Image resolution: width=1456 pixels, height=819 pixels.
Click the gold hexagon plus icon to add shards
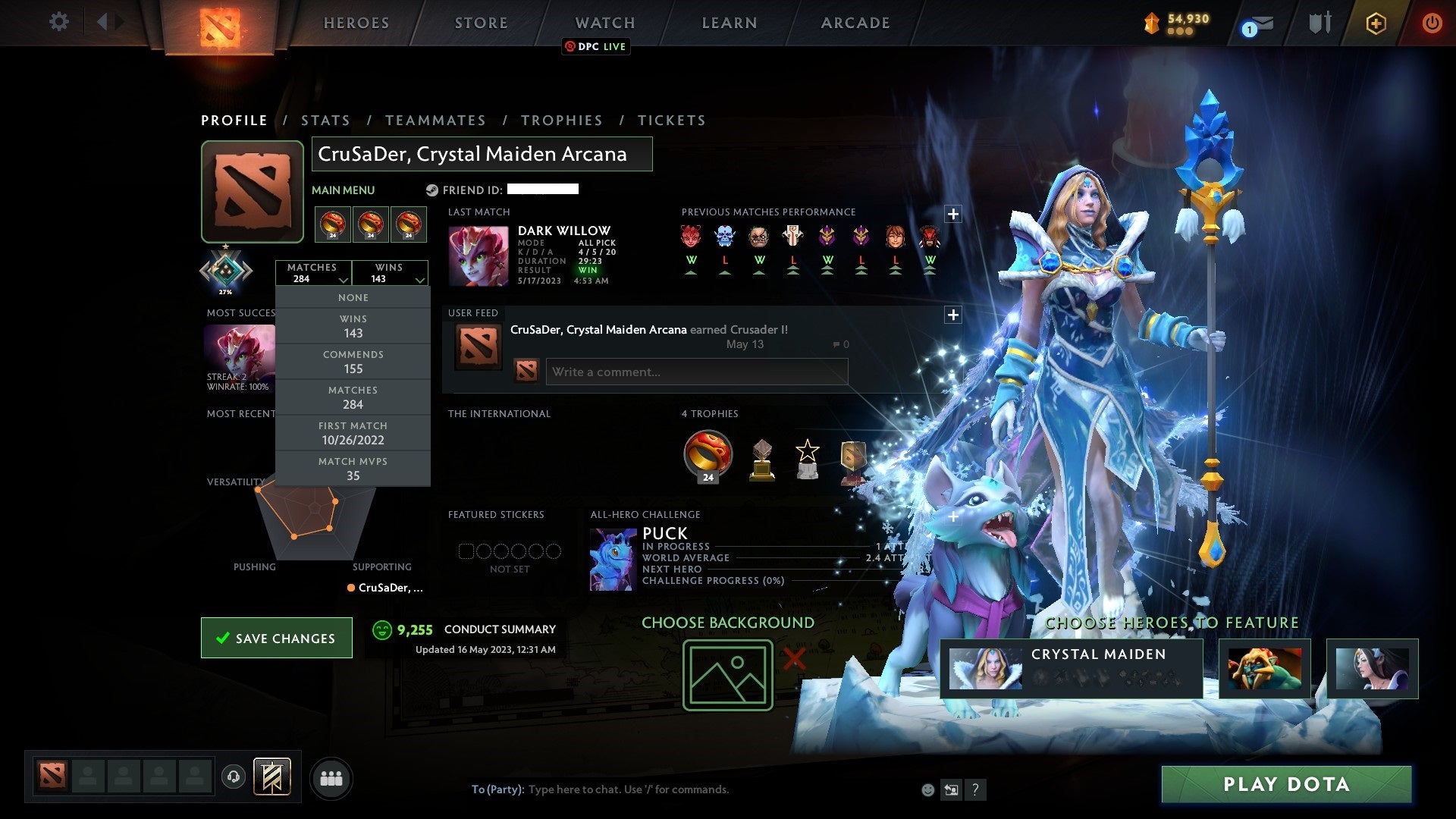click(1376, 23)
